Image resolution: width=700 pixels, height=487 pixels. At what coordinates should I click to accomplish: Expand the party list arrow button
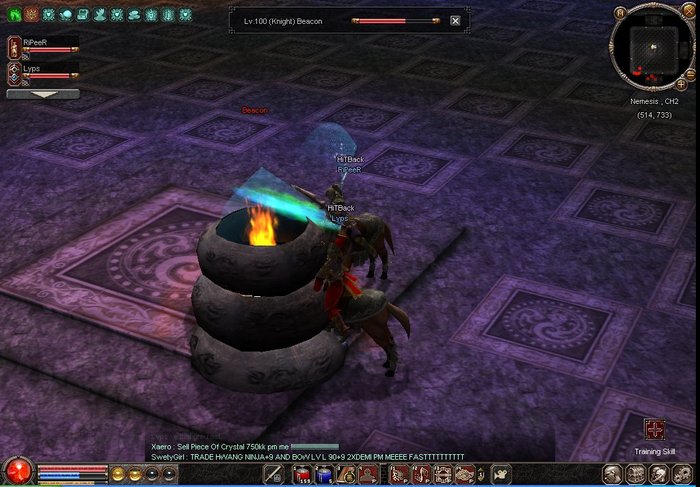pyautogui.click(x=43, y=94)
